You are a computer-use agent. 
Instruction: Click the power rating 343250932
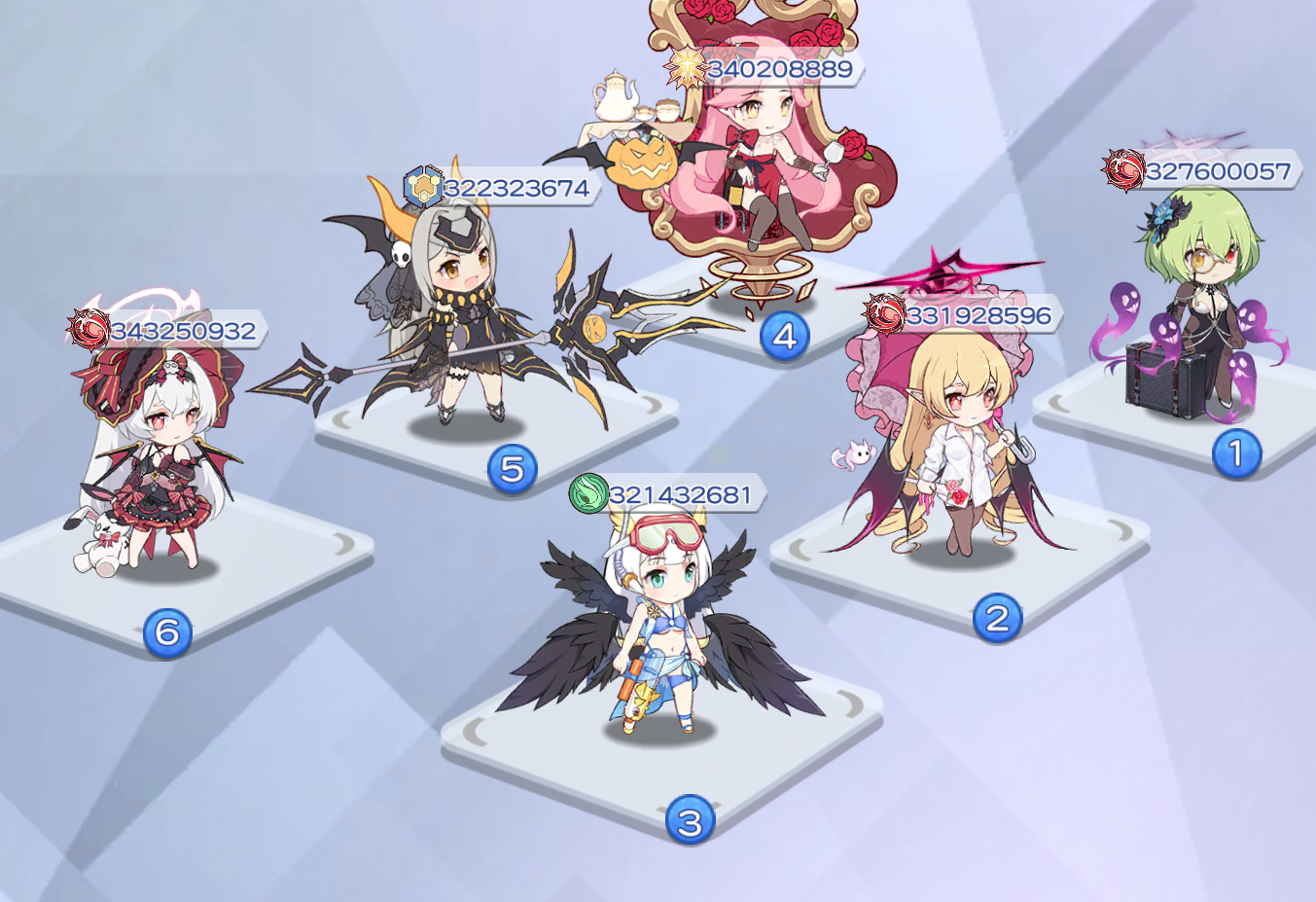183,329
